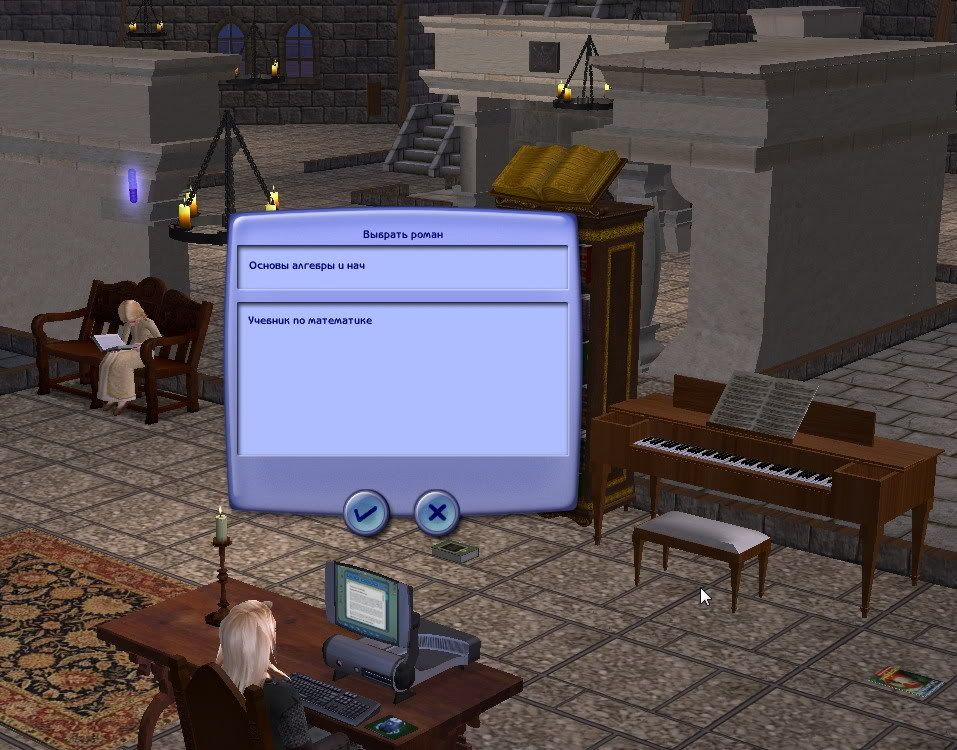
Task: Confirm the novel with the checkmark button
Action: pyautogui.click(x=366, y=514)
